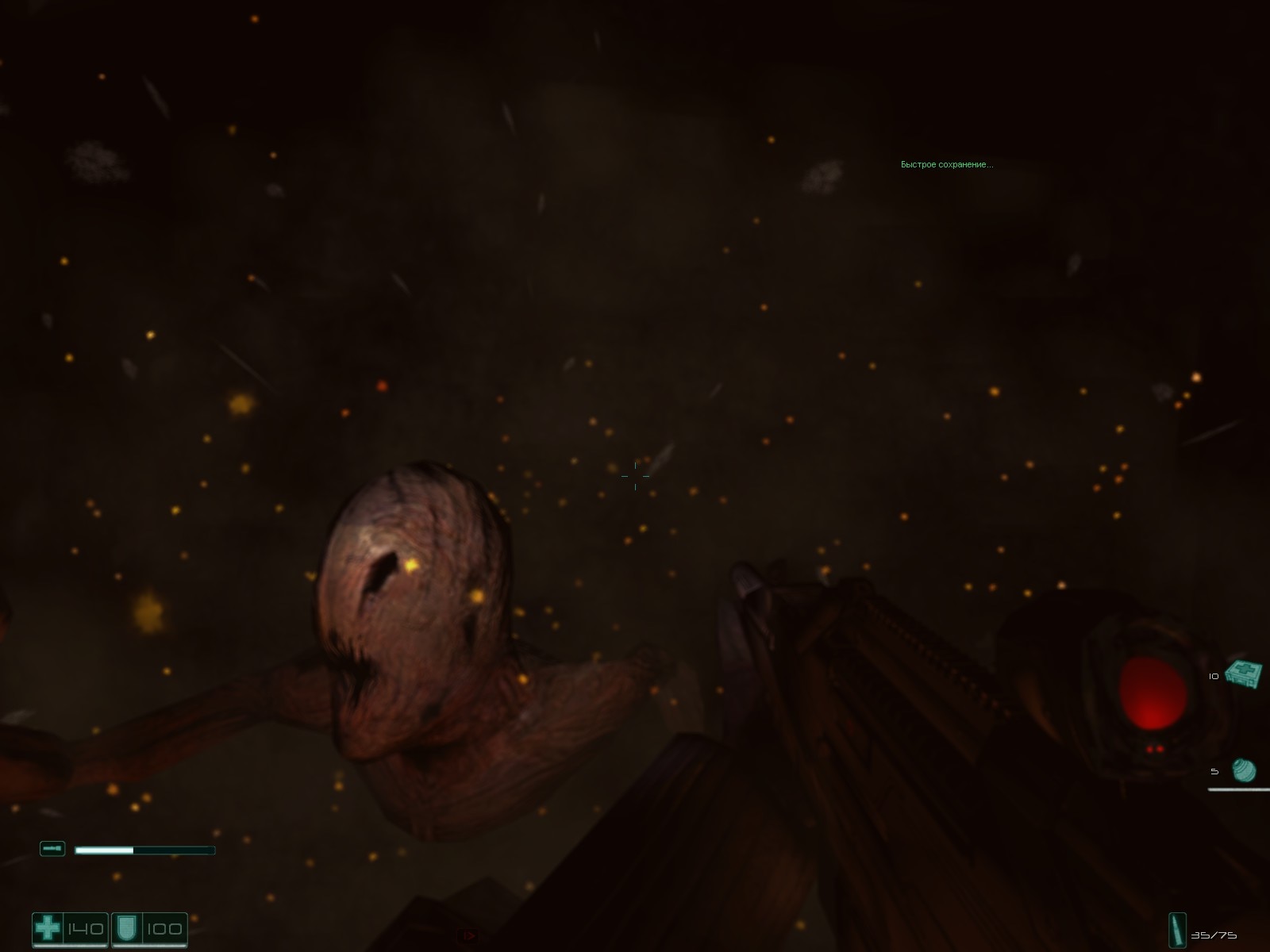Select the grenade icon showing 5

coord(1242,768)
